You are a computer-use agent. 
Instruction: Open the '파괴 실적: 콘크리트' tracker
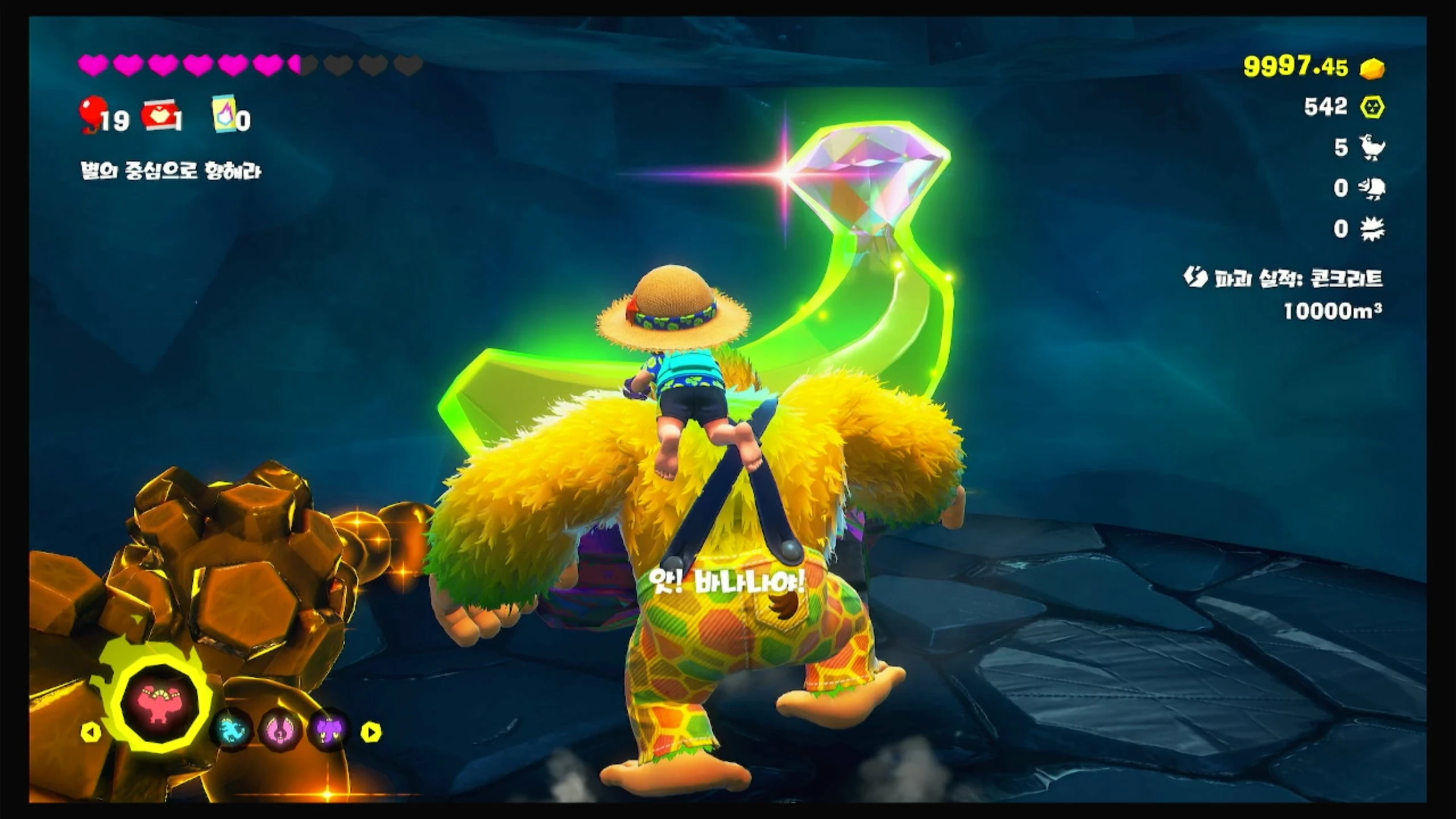point(1287,279)
